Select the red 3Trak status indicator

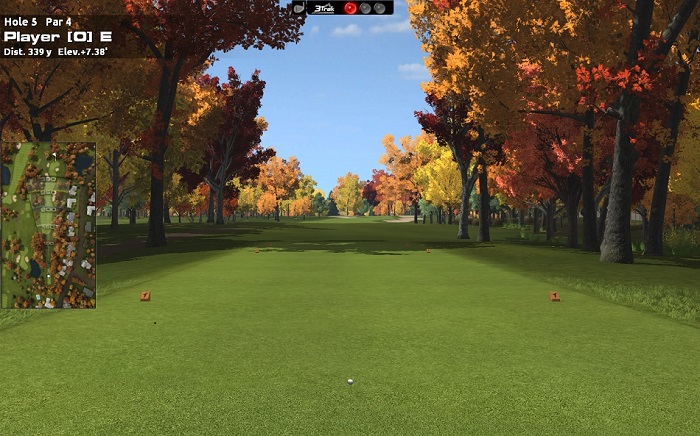point(351,8)
